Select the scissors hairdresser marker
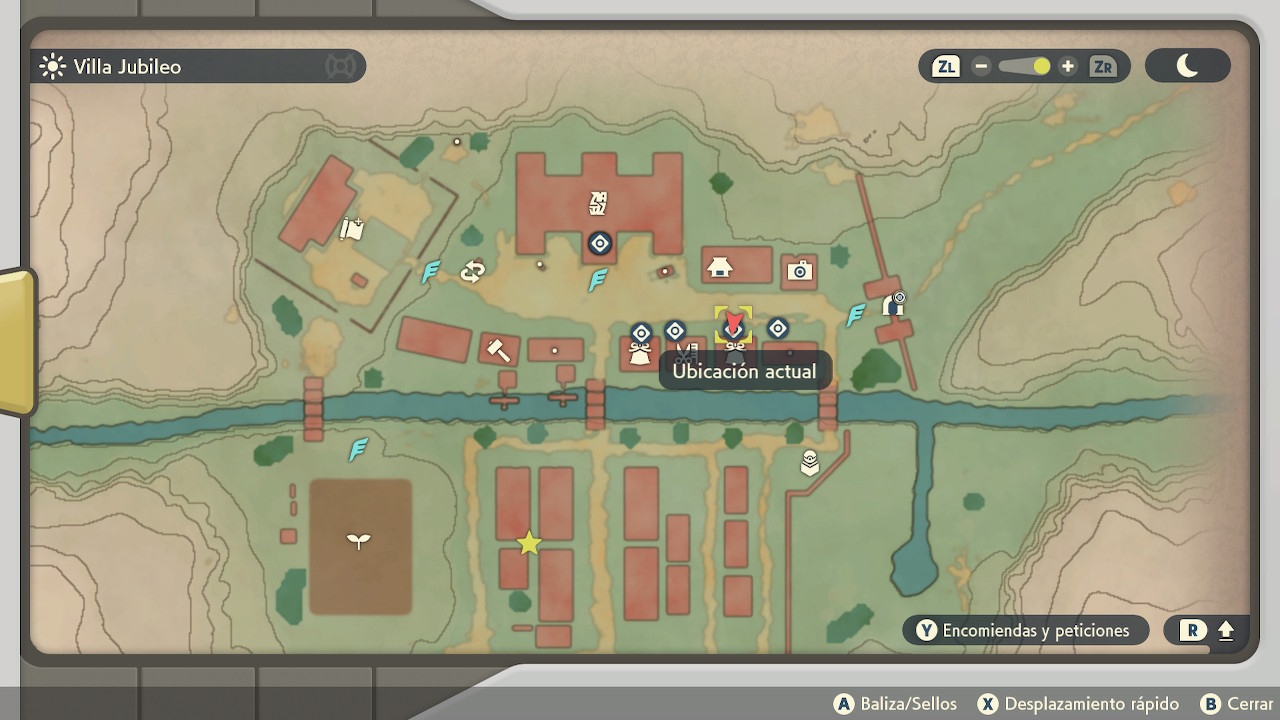Image resolution: width=1280 pixels, height=720 pixels. (x=686, y=353)
